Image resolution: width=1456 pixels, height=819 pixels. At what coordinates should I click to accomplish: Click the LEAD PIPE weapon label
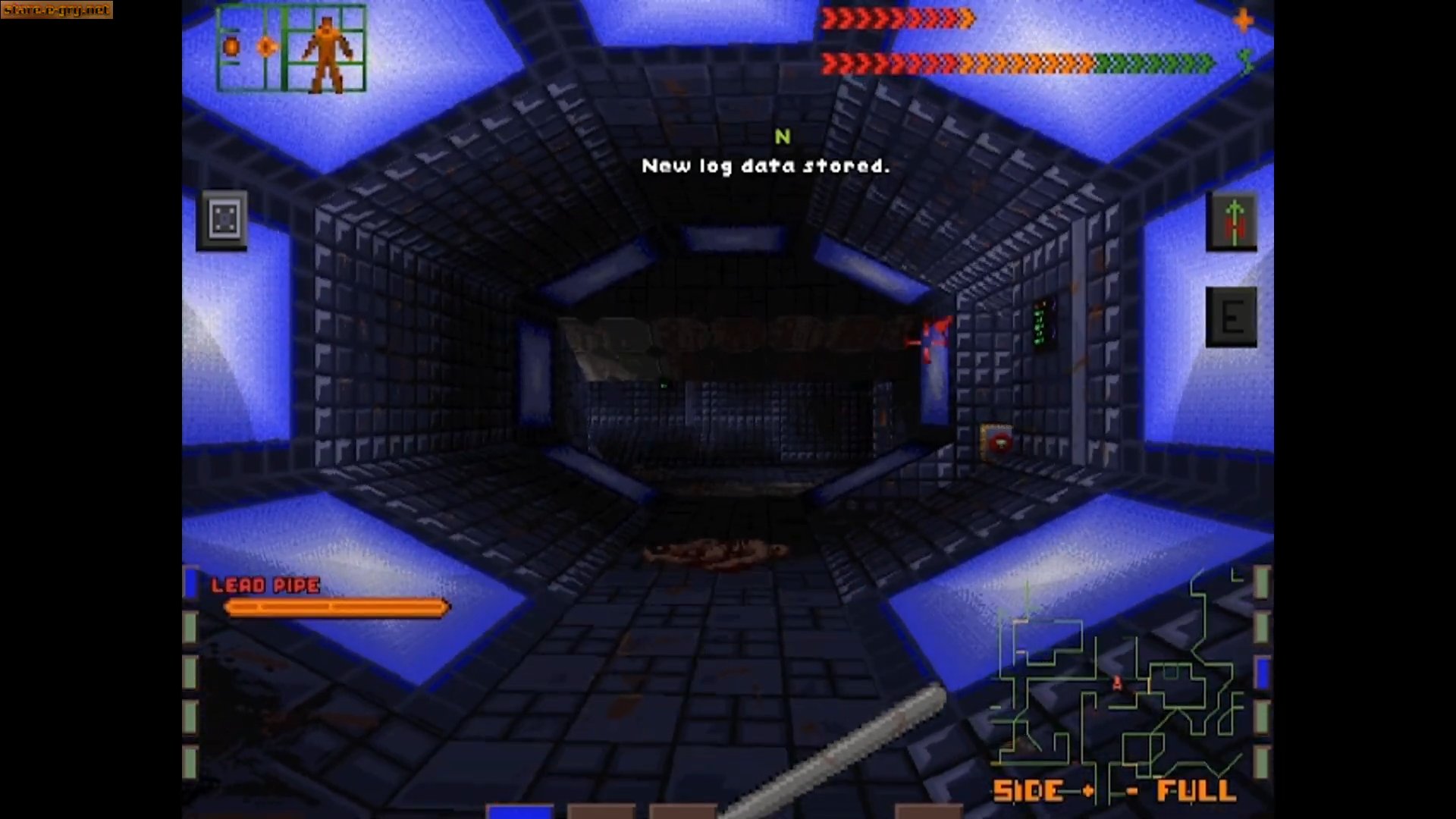click(x=264, y=585)
